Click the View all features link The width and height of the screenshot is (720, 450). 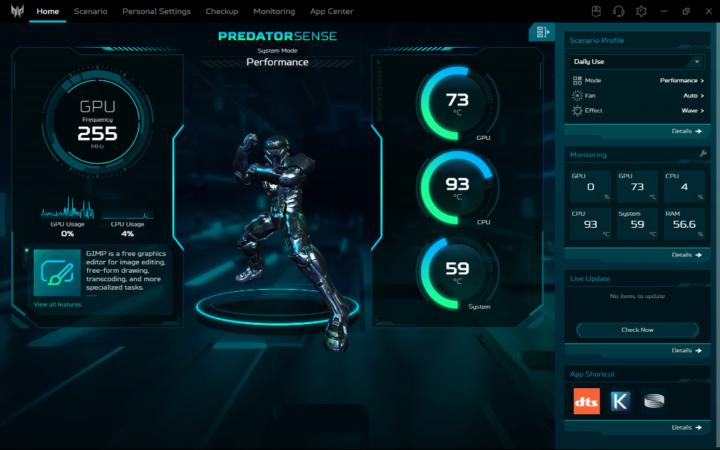57,304
